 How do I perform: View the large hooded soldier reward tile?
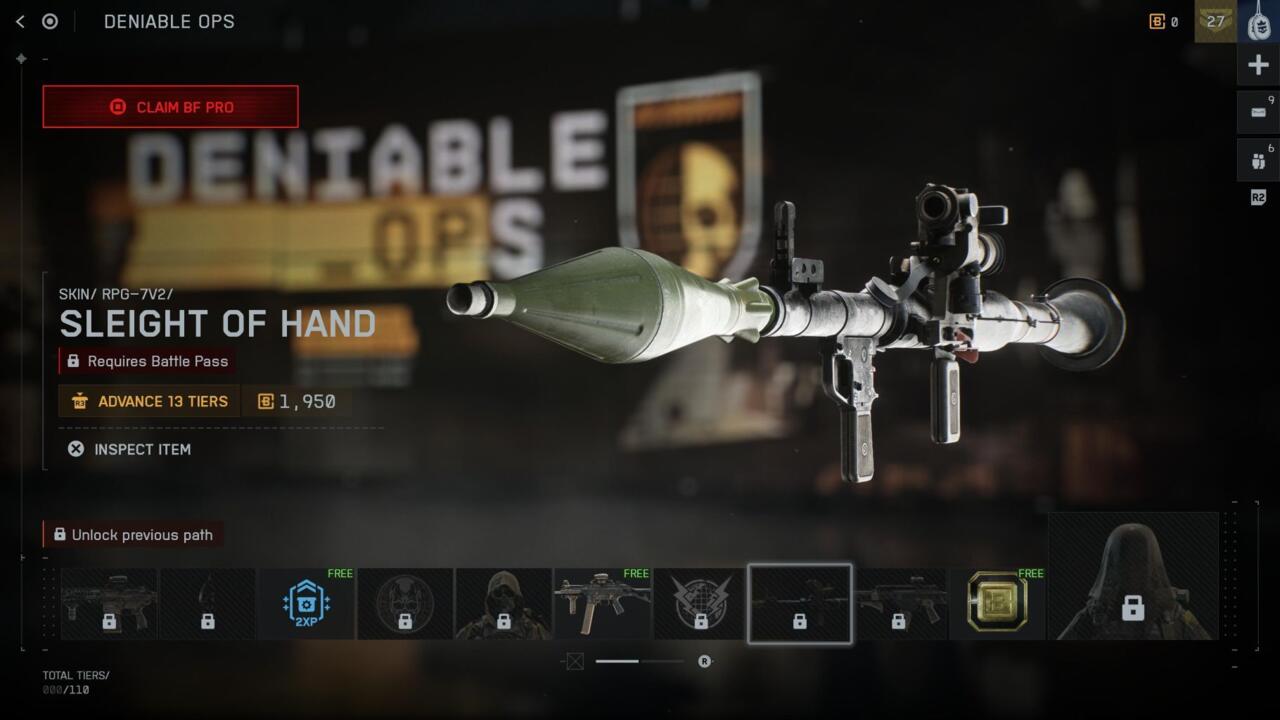[x=1132, y=576]
